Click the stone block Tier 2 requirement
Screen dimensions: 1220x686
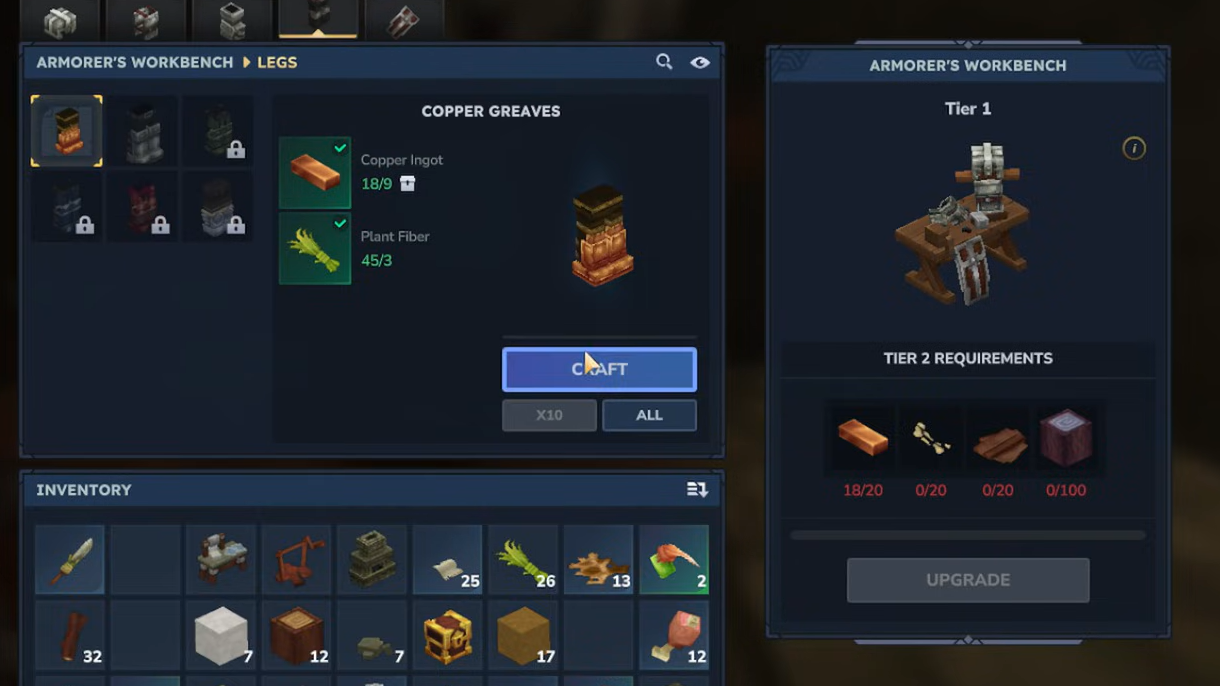click(x=1066, y=438)
